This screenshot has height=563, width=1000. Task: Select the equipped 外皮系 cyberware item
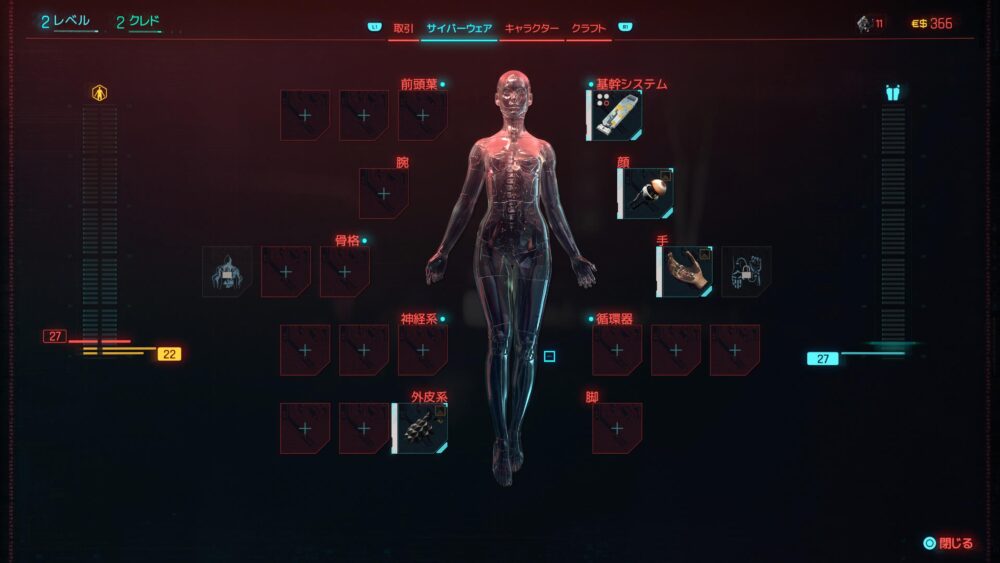pos(420,429)
